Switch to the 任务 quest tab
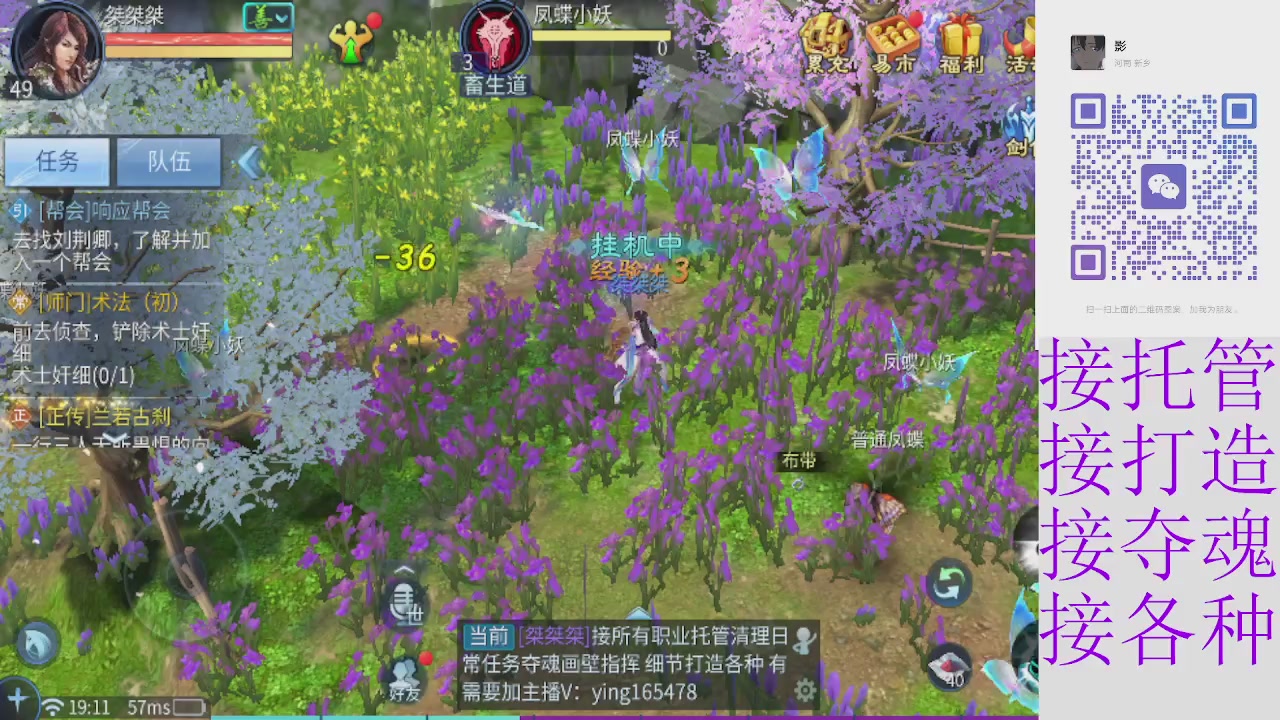 (57, 162)
